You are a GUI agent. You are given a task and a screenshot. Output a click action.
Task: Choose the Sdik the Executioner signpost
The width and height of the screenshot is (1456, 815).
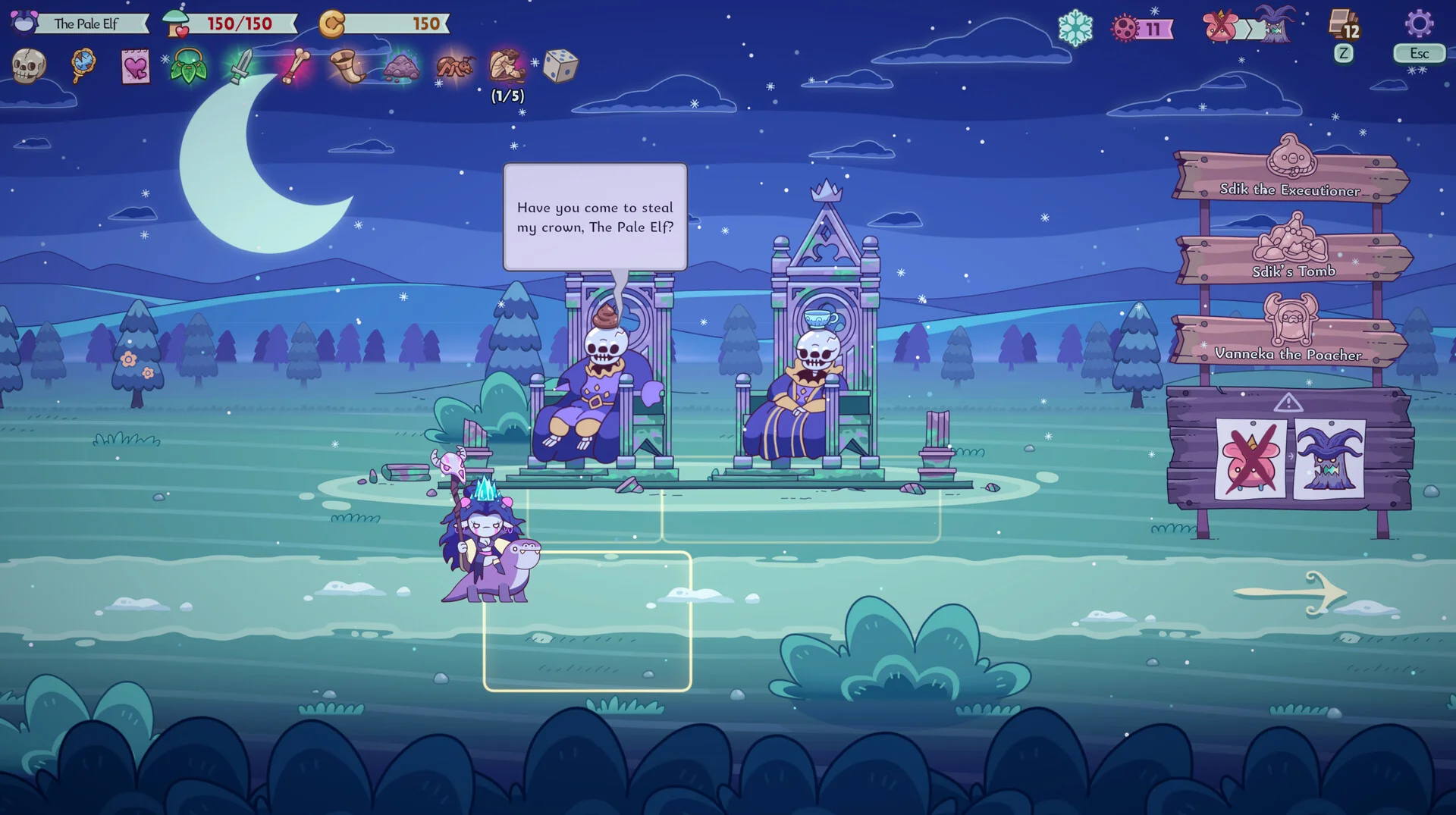click(x=1290, y=177)
